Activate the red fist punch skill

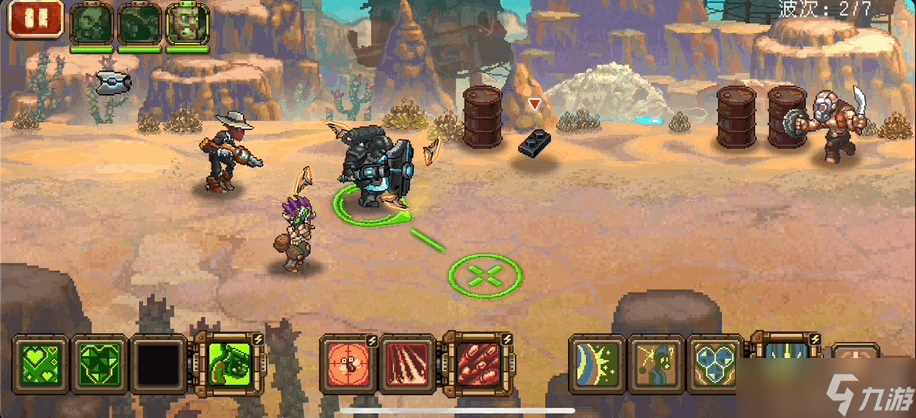pyautogui.click(x=473, y=363)
